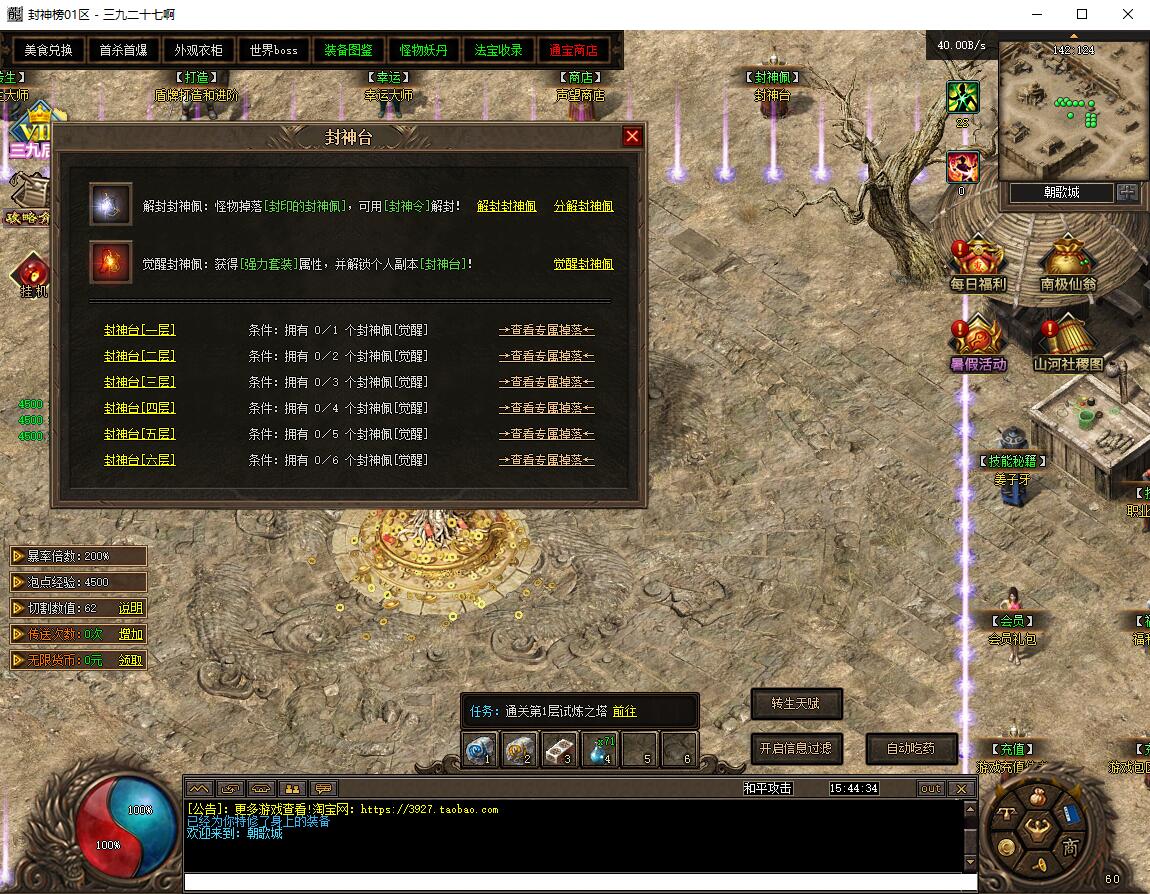1150x894 pixels.
Task: Enter 封神台[六层] dungeon
Action: click(139, 460)
